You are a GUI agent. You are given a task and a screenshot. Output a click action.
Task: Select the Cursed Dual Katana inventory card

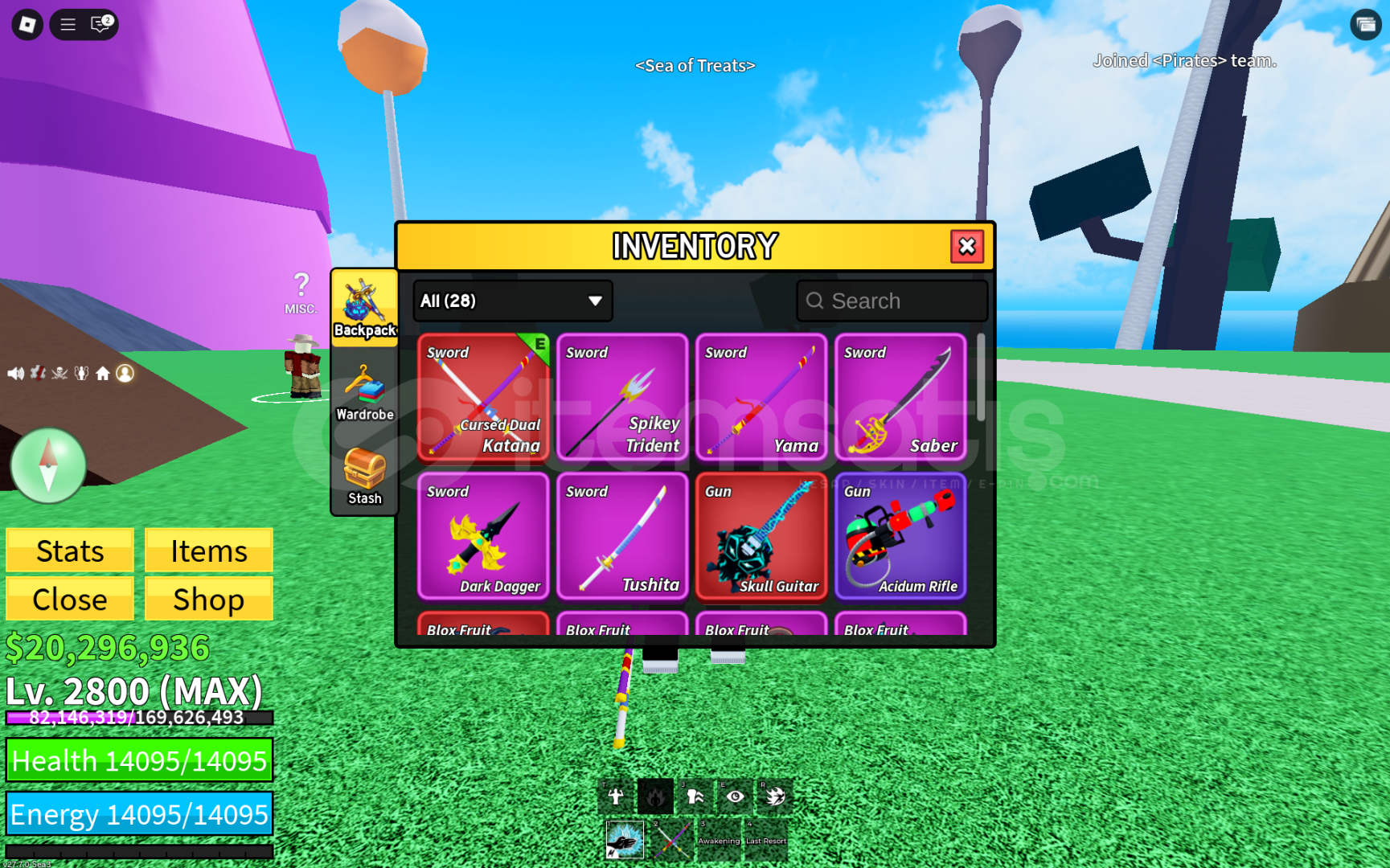tap(483, 398)
